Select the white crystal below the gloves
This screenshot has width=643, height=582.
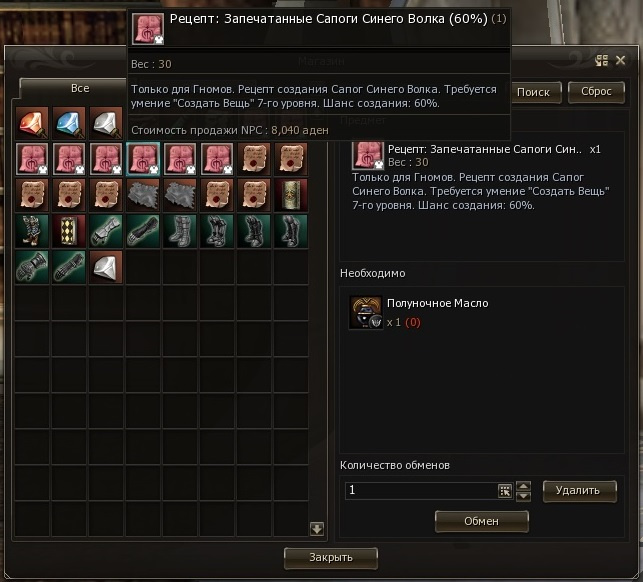click(105, 266)
